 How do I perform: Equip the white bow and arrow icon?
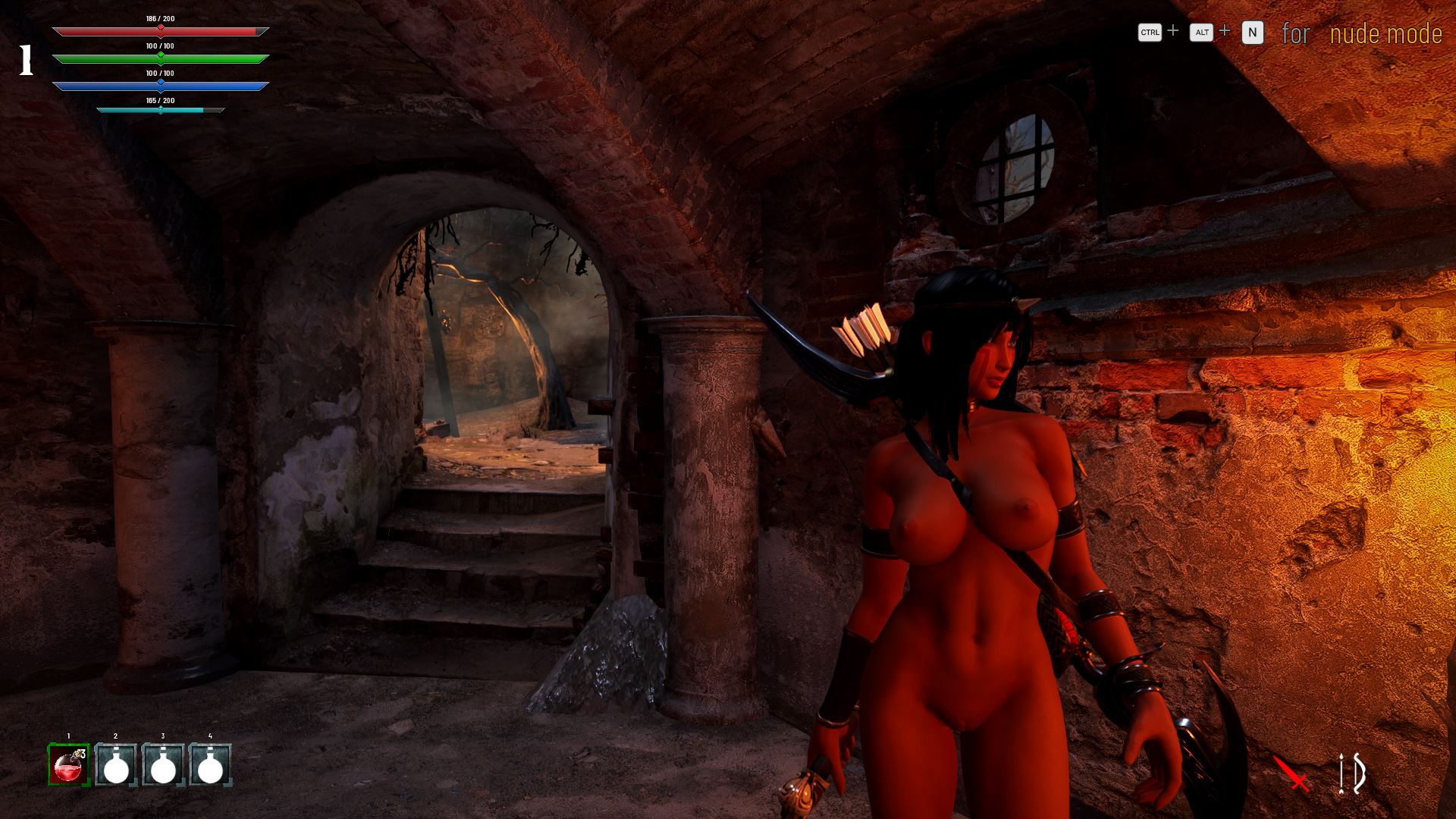pos(1351,773)
